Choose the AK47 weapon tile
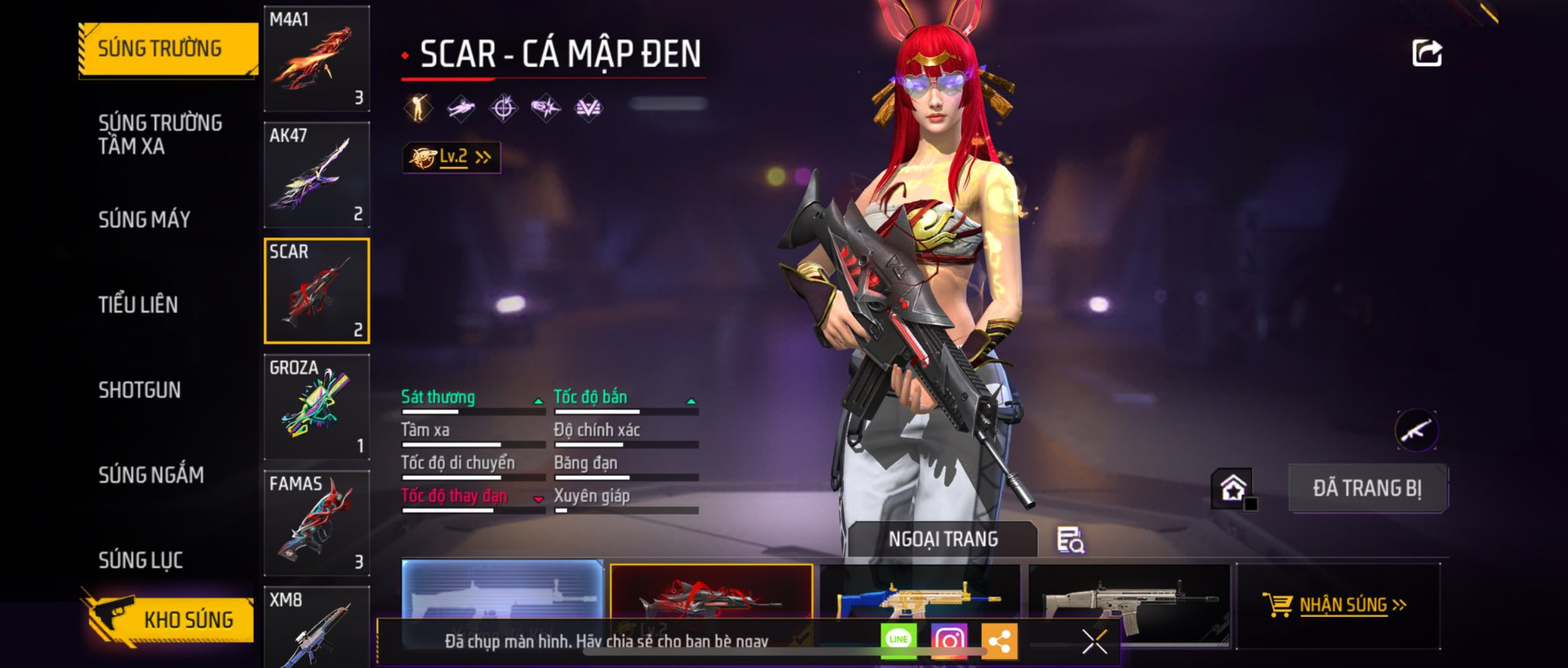1568x668 pixels. [x=316, y=175]
